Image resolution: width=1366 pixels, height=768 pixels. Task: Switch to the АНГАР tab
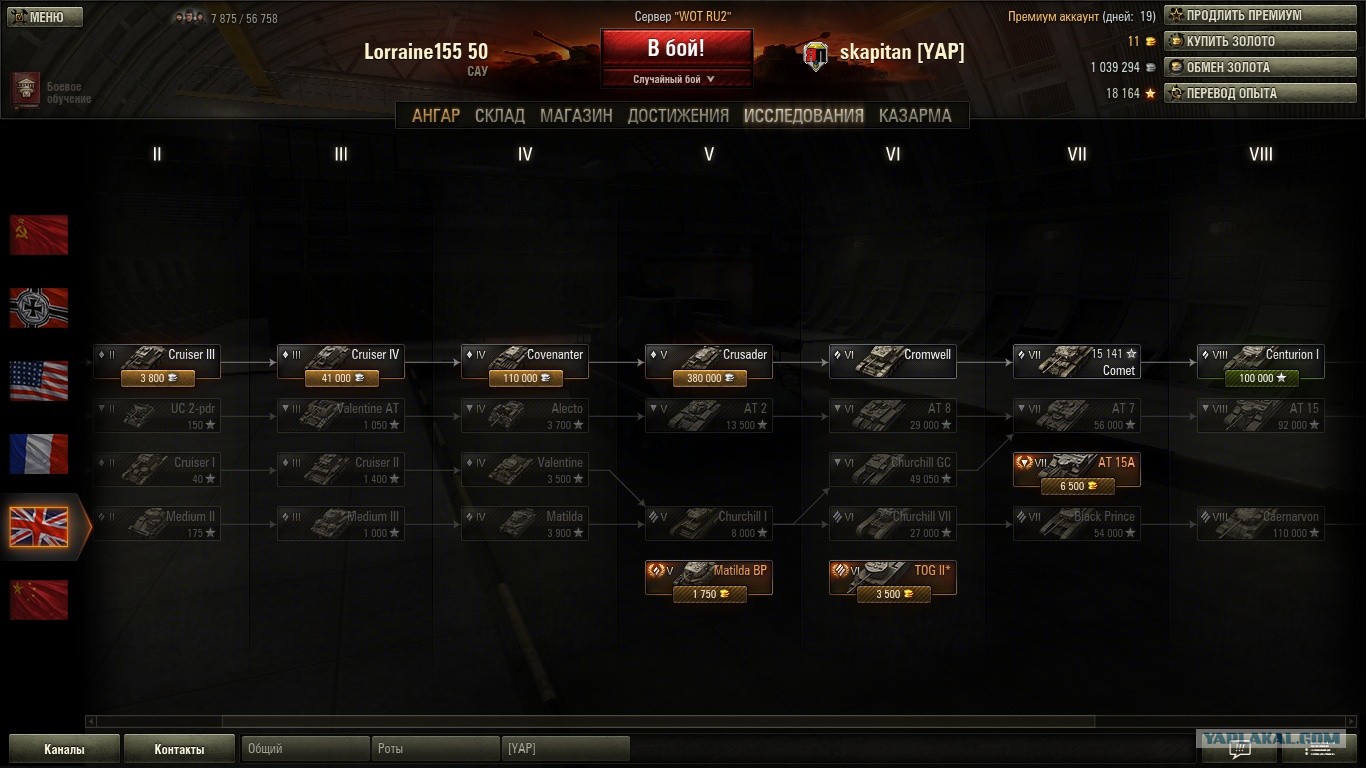(436, 116)
